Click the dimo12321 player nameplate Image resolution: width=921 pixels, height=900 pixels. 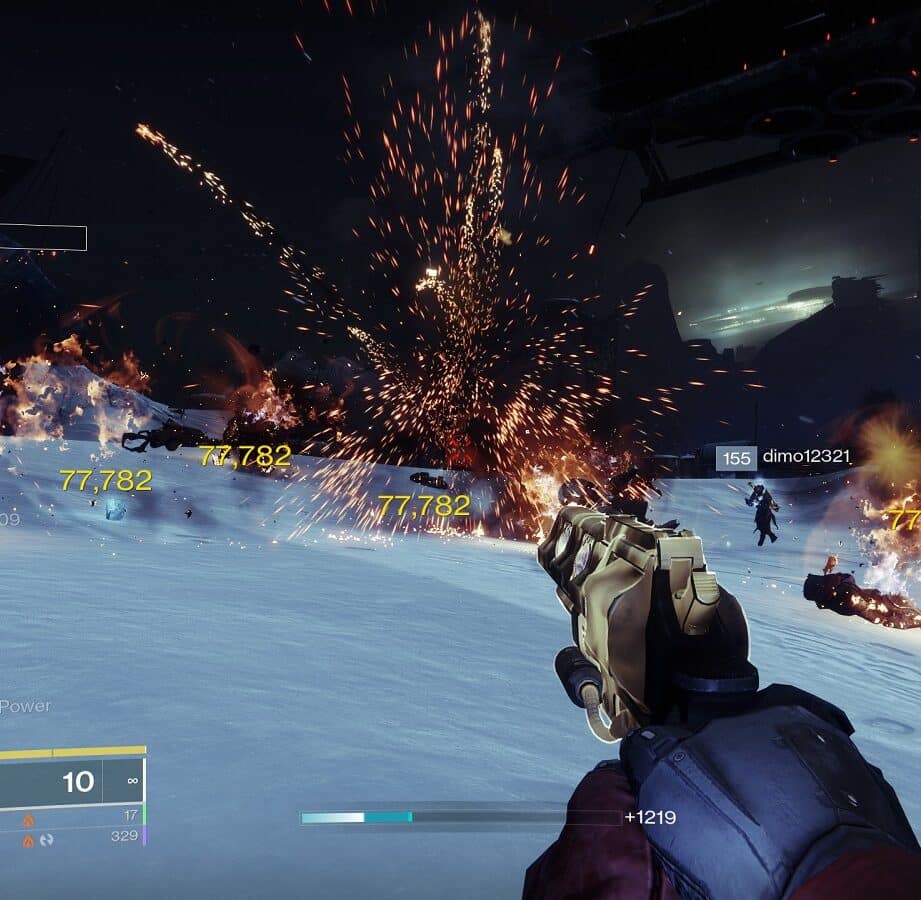pyautogui.click(x=785, y=457)
